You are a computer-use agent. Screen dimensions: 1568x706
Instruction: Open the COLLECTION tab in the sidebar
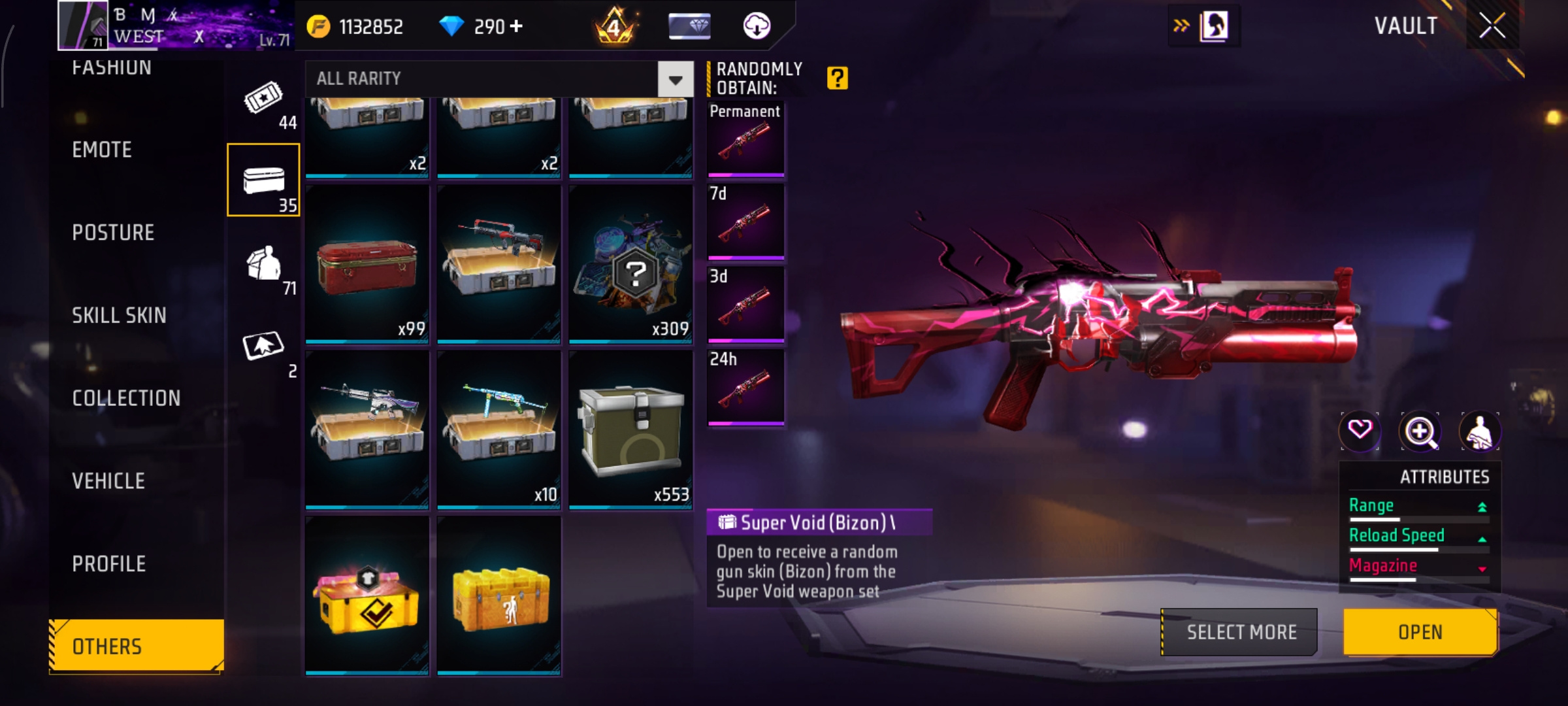(127, 398)
